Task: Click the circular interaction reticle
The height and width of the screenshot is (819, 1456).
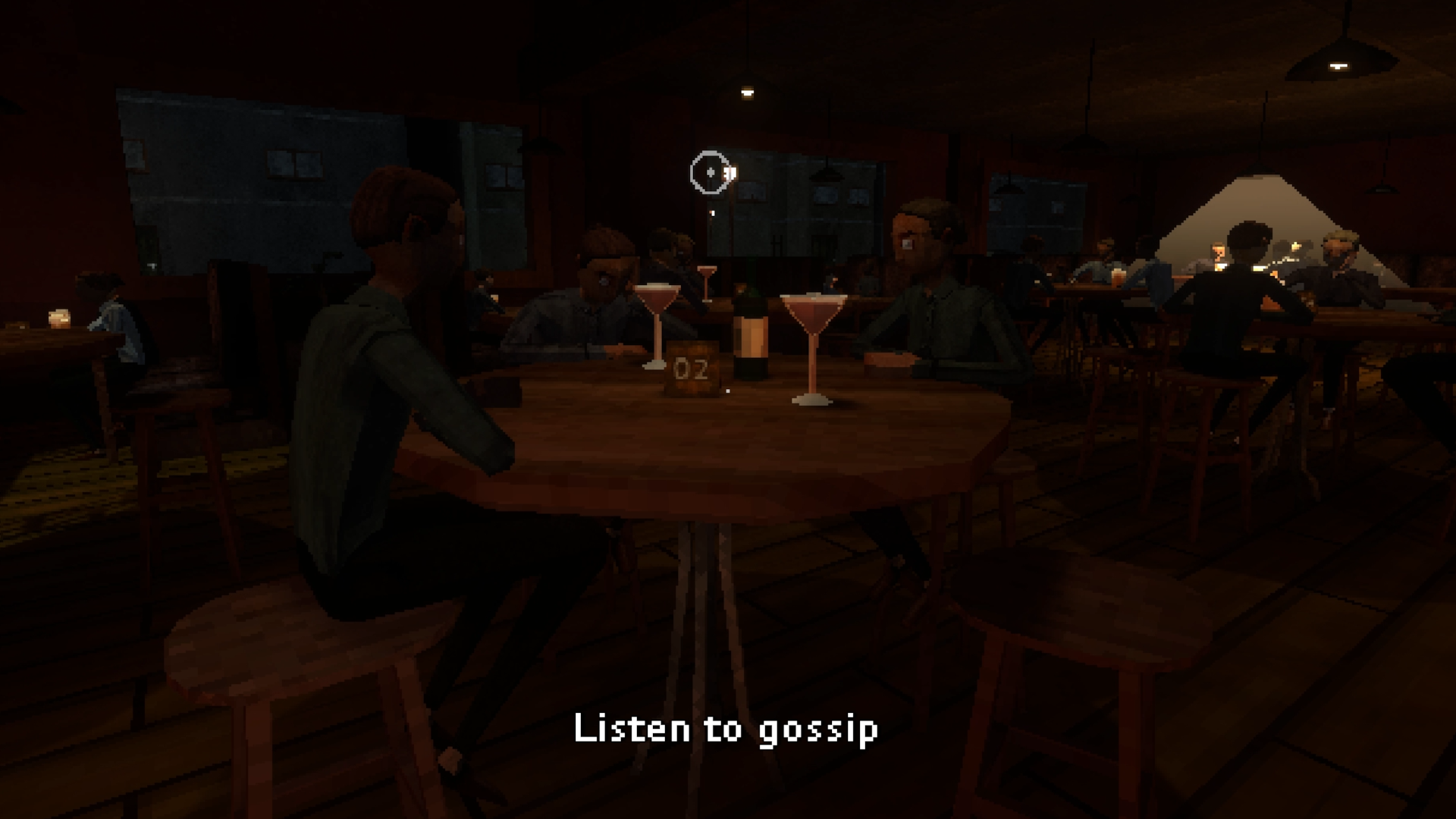Action: pos(710,173)
